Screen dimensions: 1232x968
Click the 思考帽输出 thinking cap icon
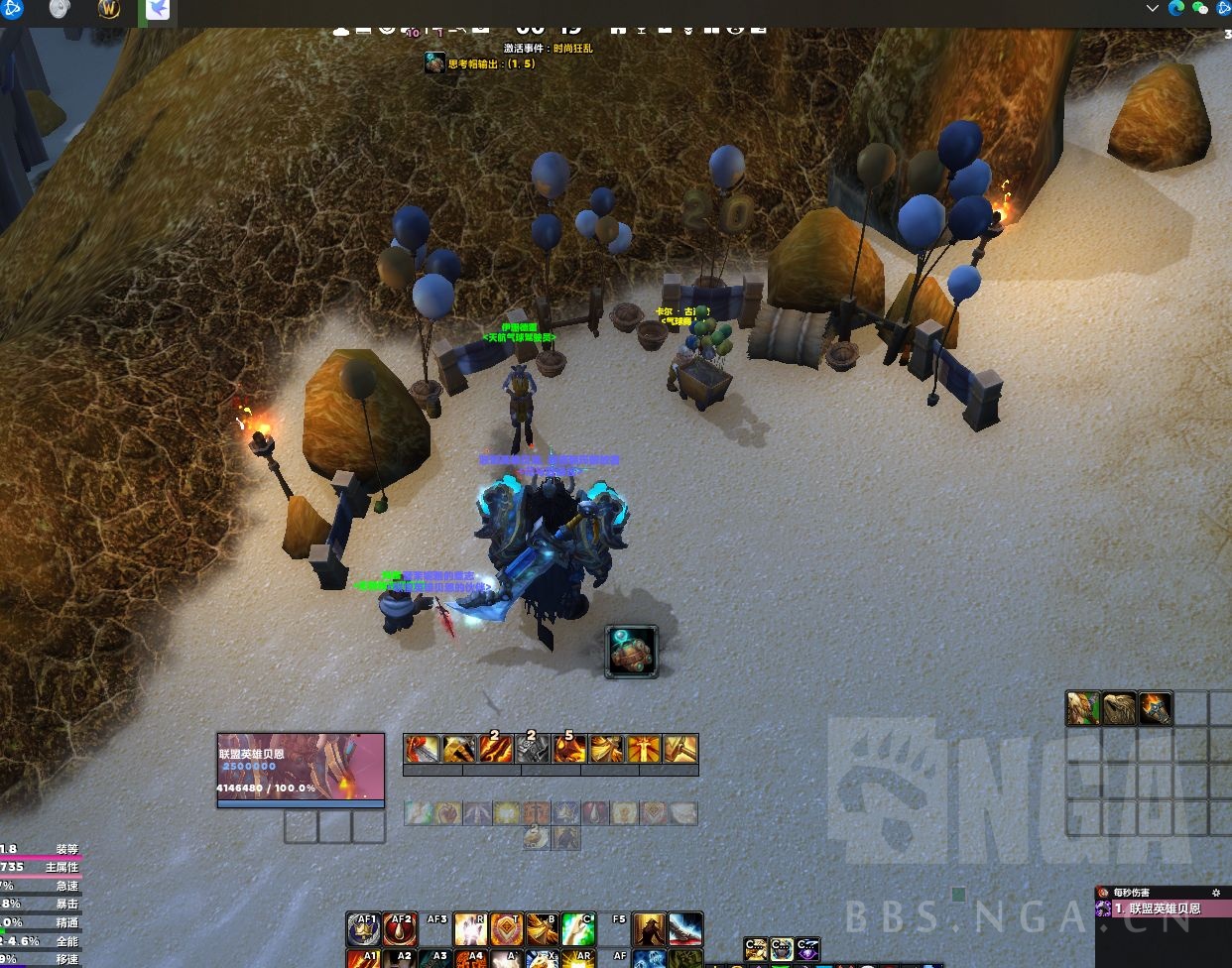pos(434,63)
